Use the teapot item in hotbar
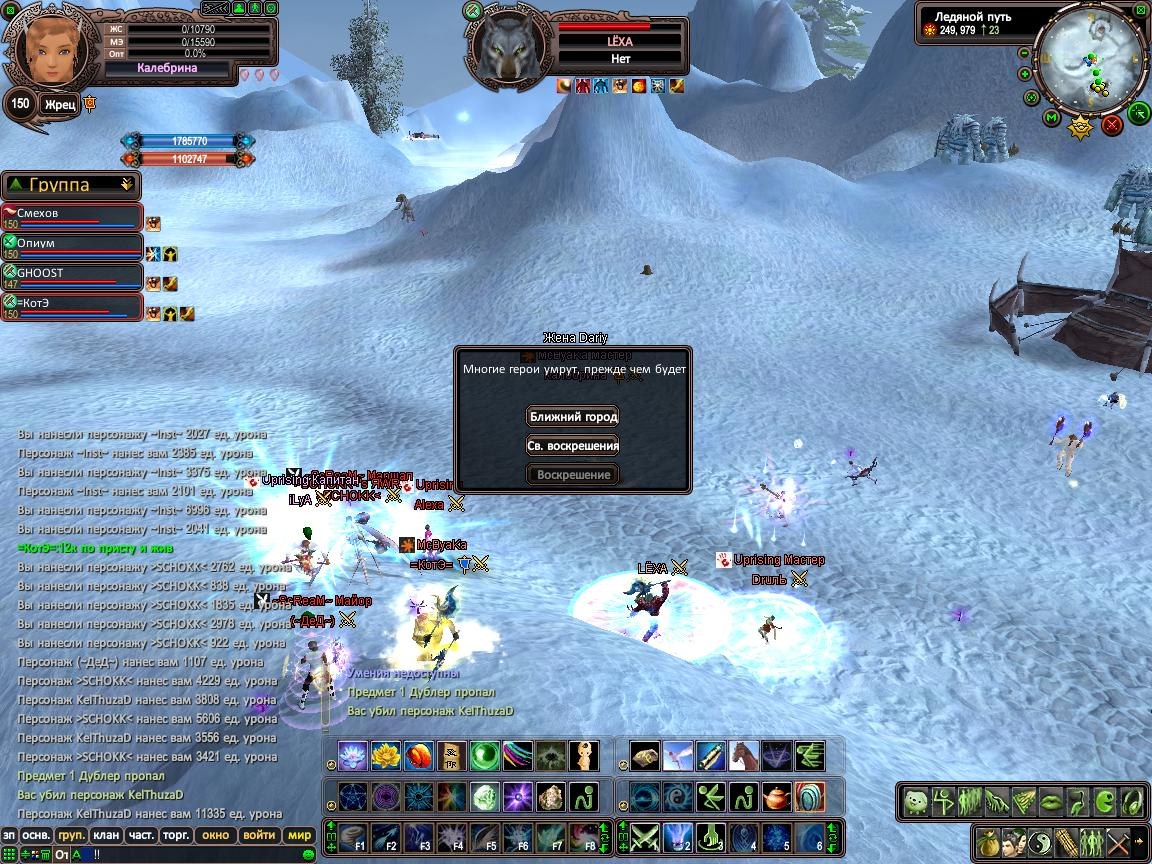The width and height of the screenshot is (1152, 864). (x=776, y=797)
